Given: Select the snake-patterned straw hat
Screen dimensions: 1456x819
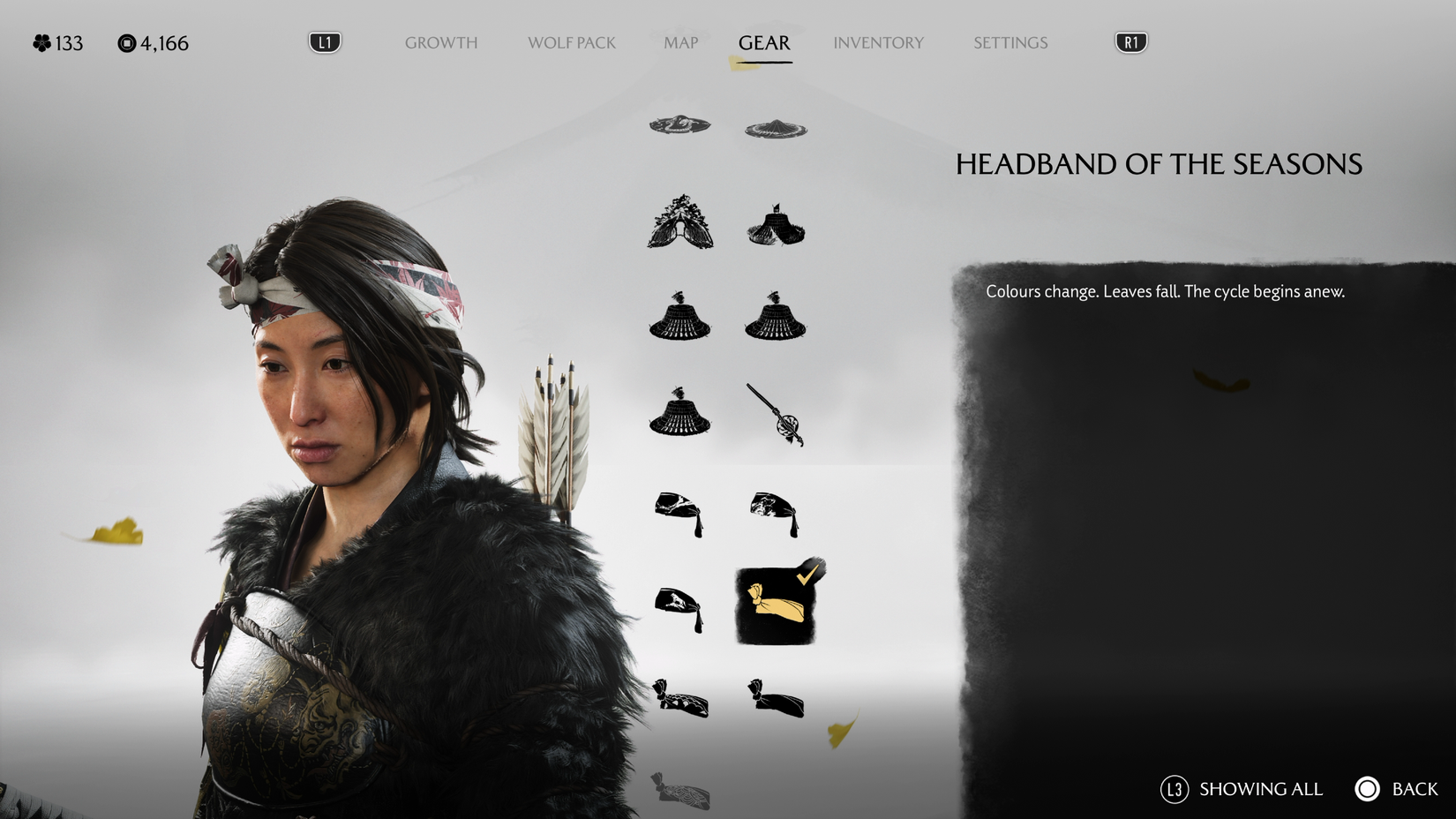Looking at the screenshot, I should [x=680, y=124].
